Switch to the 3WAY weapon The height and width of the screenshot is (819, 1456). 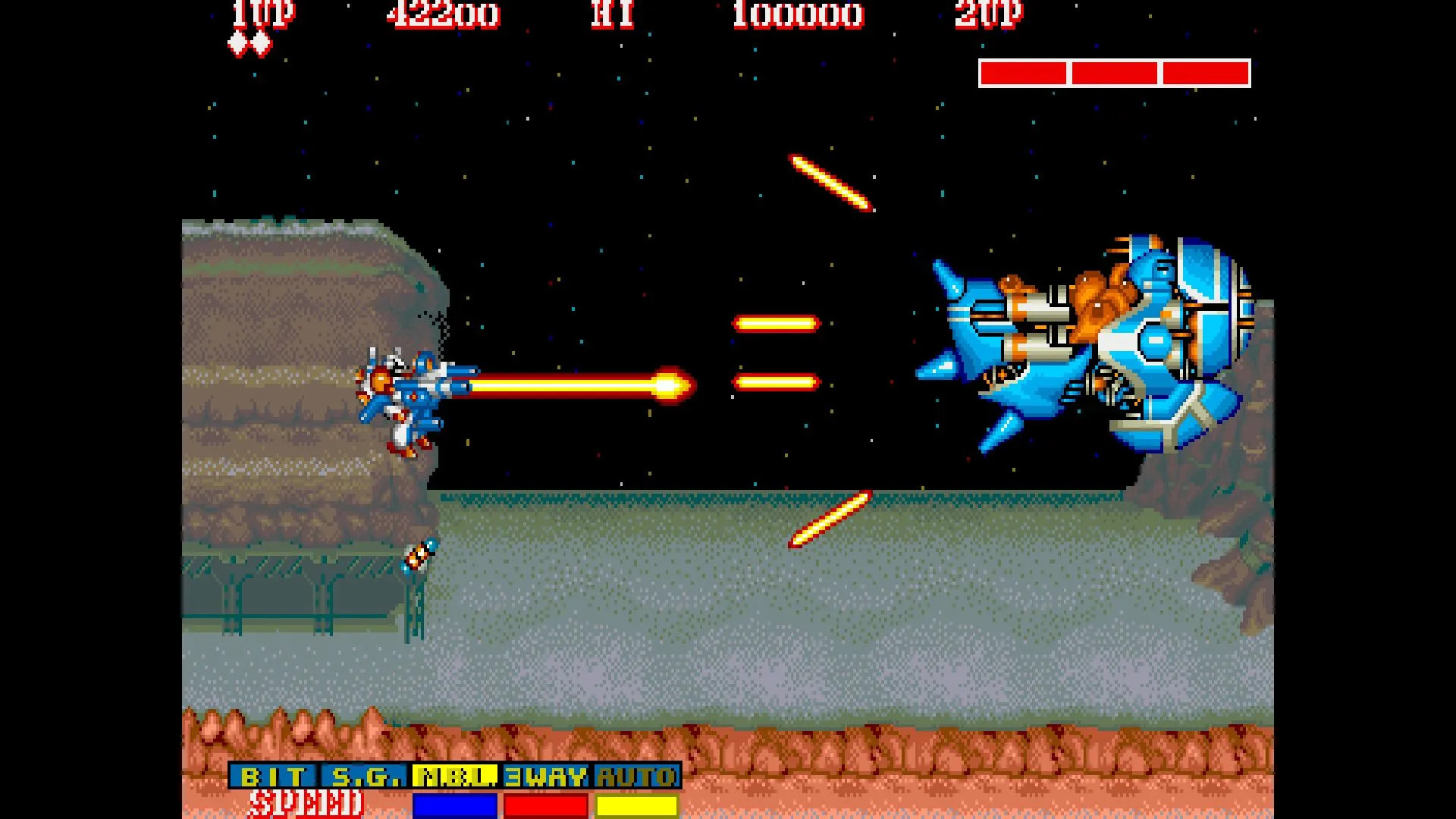(546, 777)
